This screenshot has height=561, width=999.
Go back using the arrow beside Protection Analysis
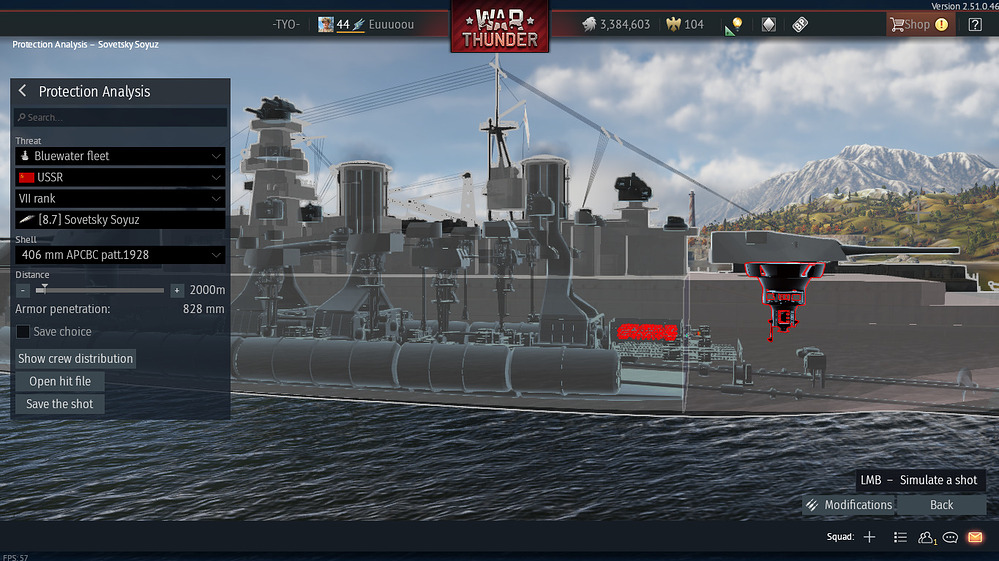(x=23, y=92)
